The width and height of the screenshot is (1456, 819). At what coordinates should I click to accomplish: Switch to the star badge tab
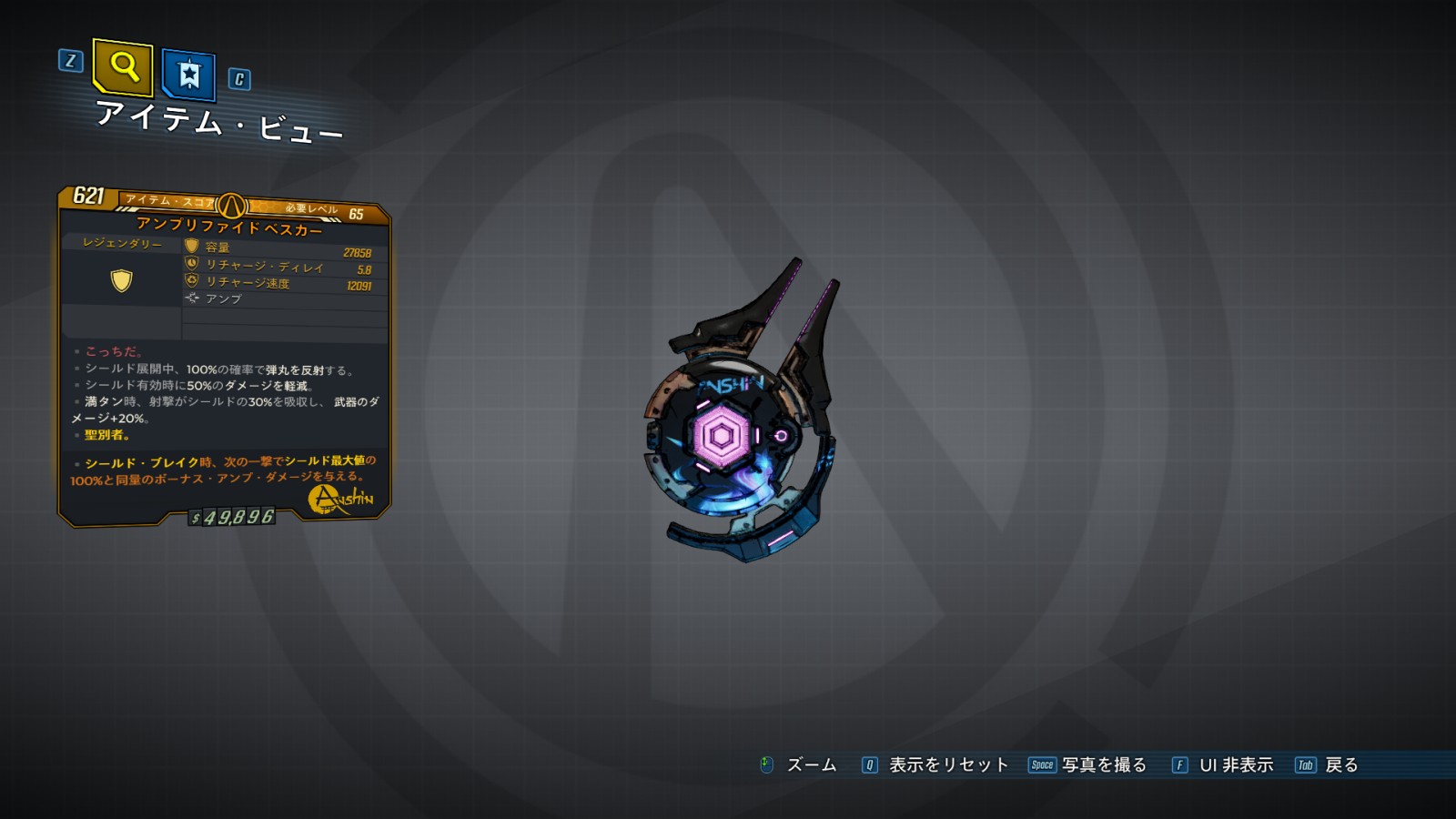(x=188, y=74)
